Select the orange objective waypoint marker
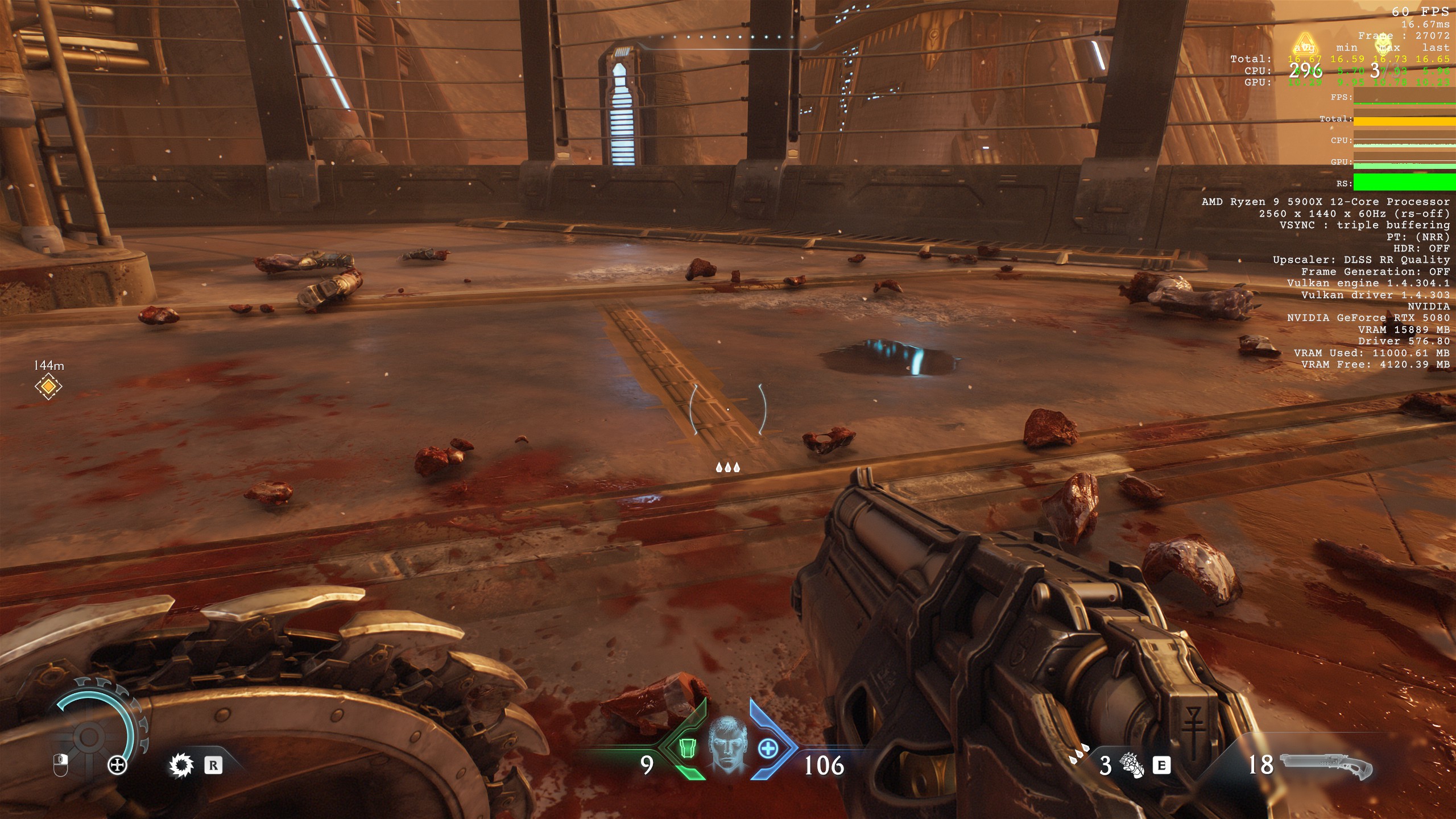 tap(48, 387)
